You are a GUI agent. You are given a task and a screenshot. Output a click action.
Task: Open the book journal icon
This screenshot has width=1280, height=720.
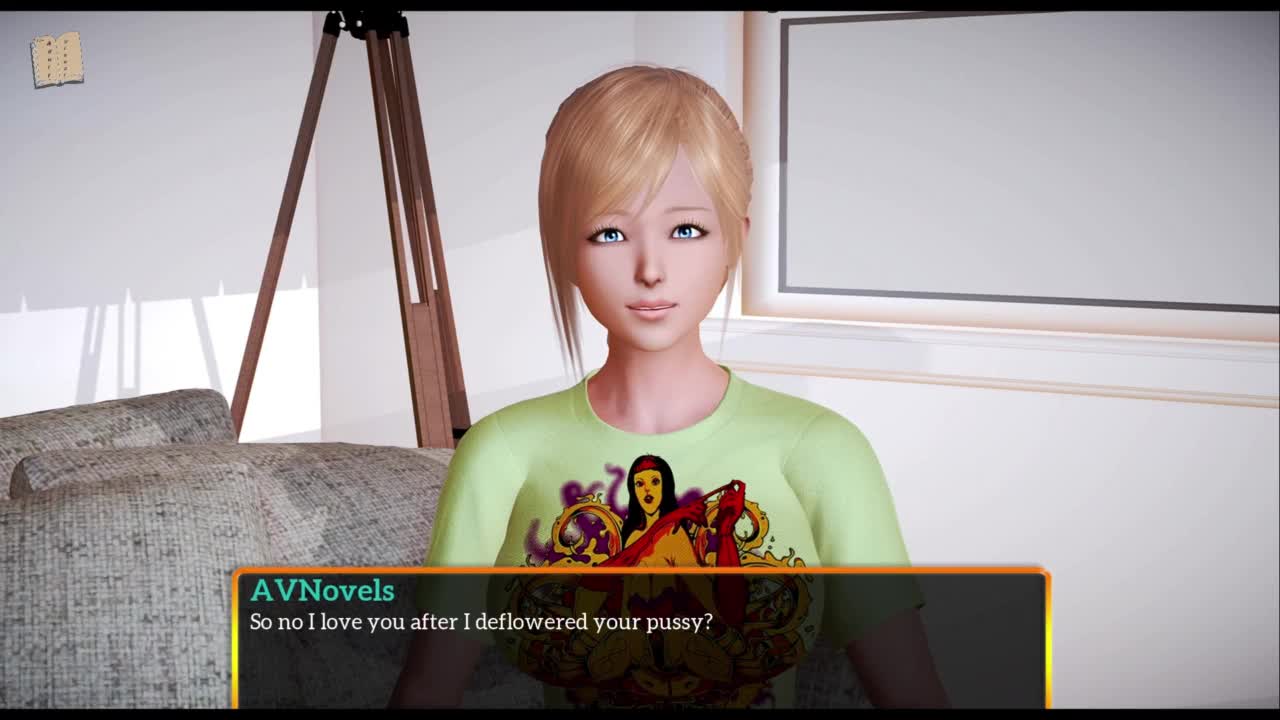click(x=57, y=60)
